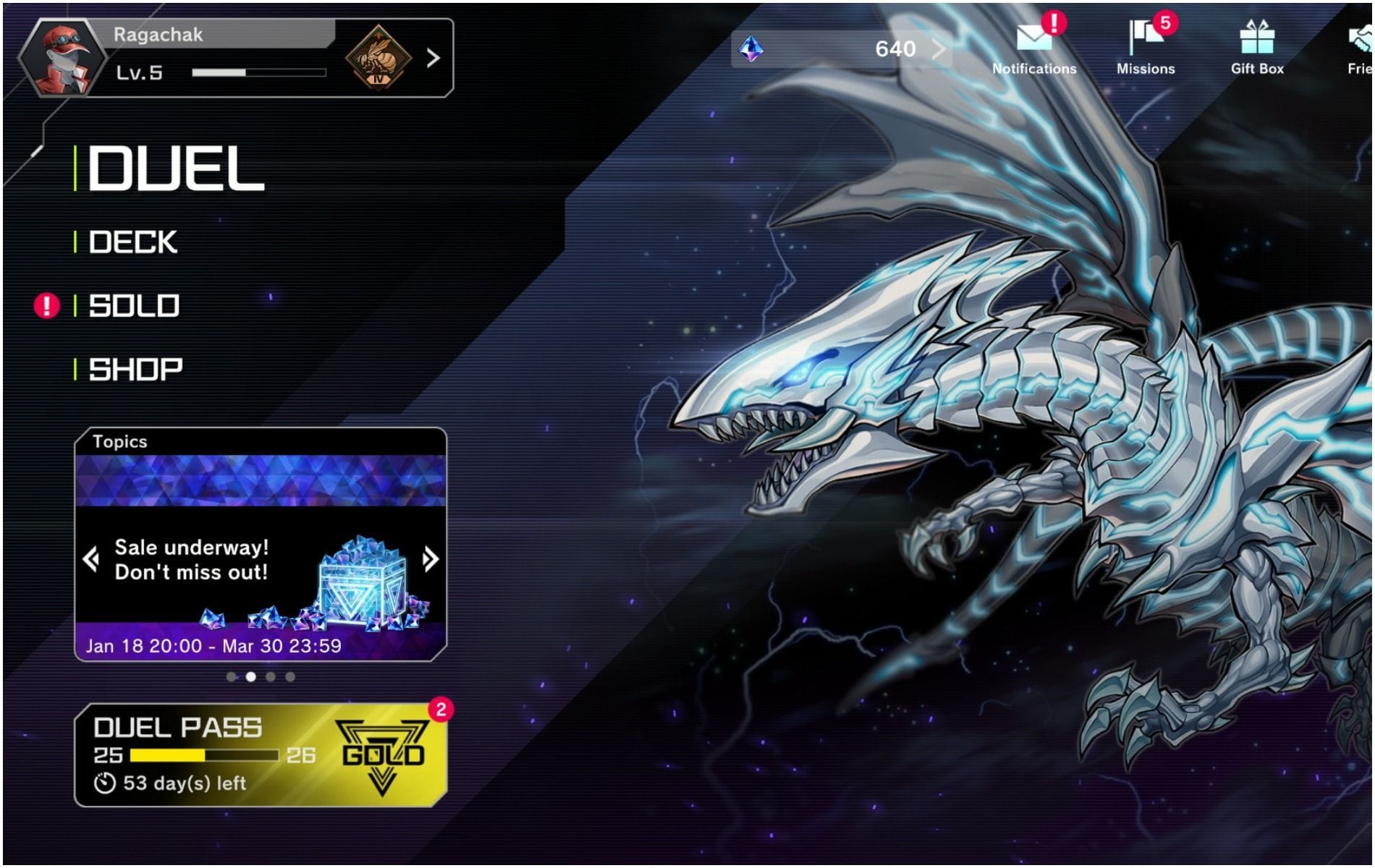Click the Duel Pass timer icon
Viewport: 1375px width, 868px height.
[103, 780]
